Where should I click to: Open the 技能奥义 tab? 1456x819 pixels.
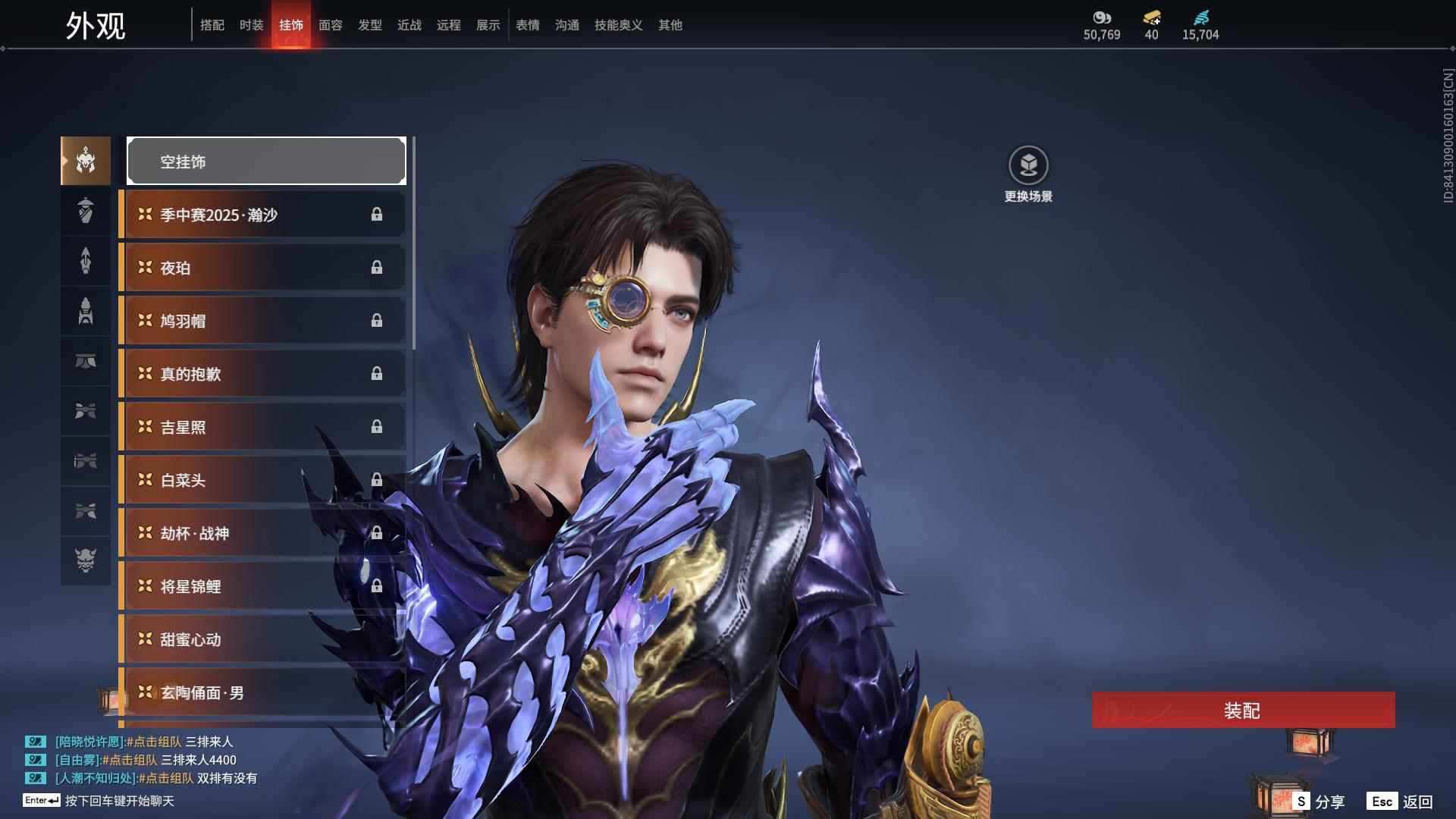point(618,25)
